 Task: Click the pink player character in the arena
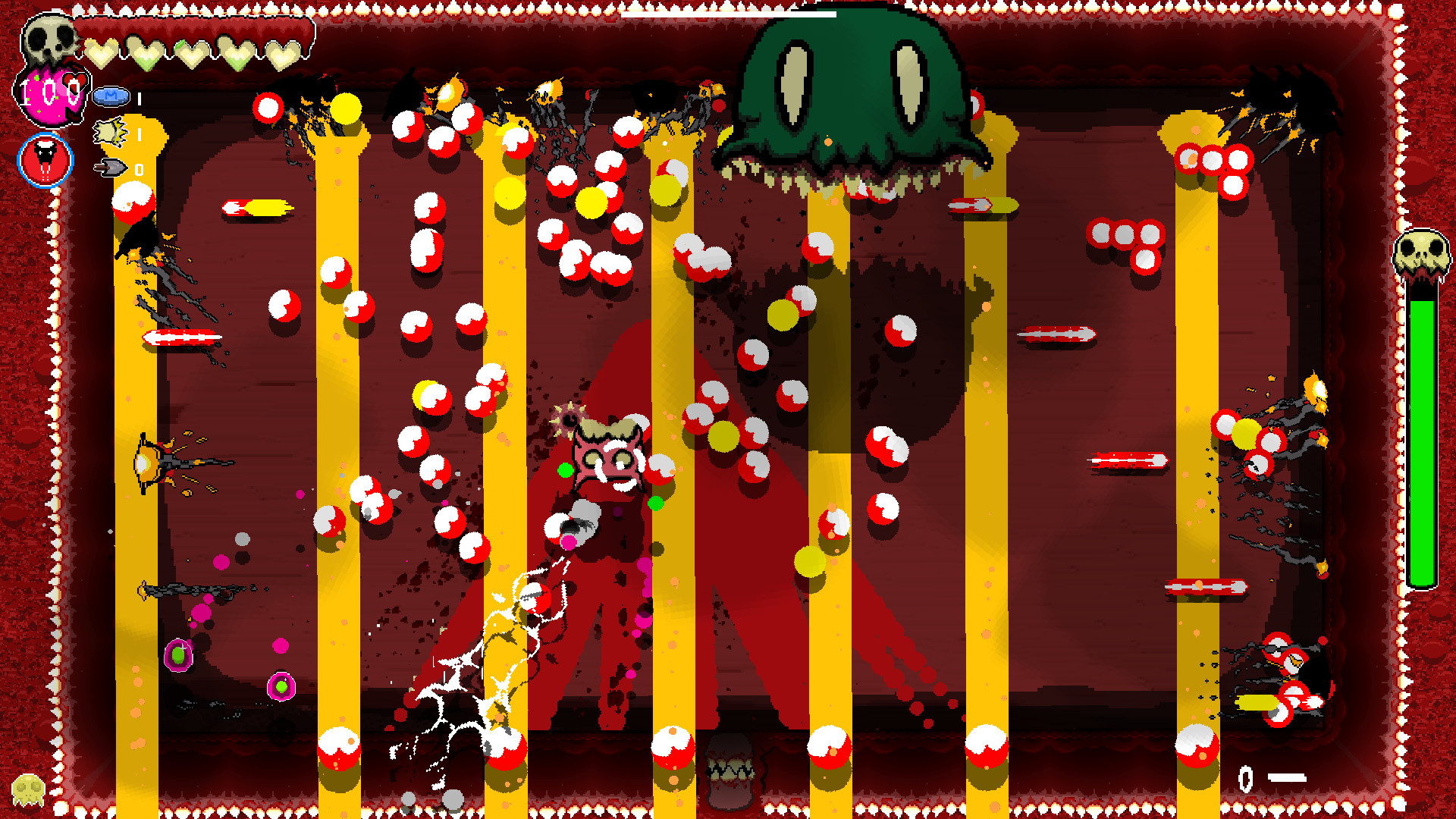point(607,455)
